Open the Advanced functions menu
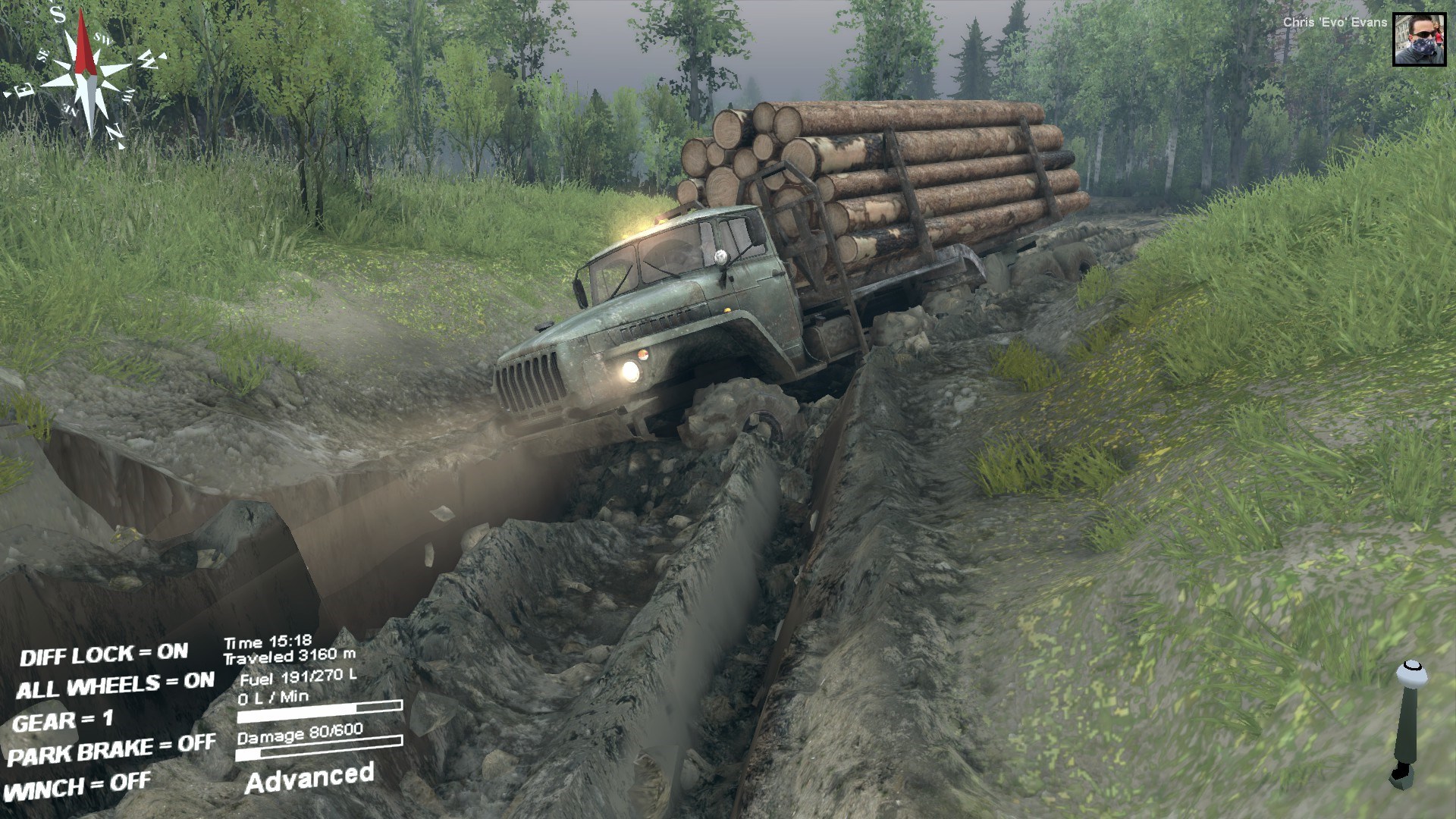 click(x=309, y=778)
